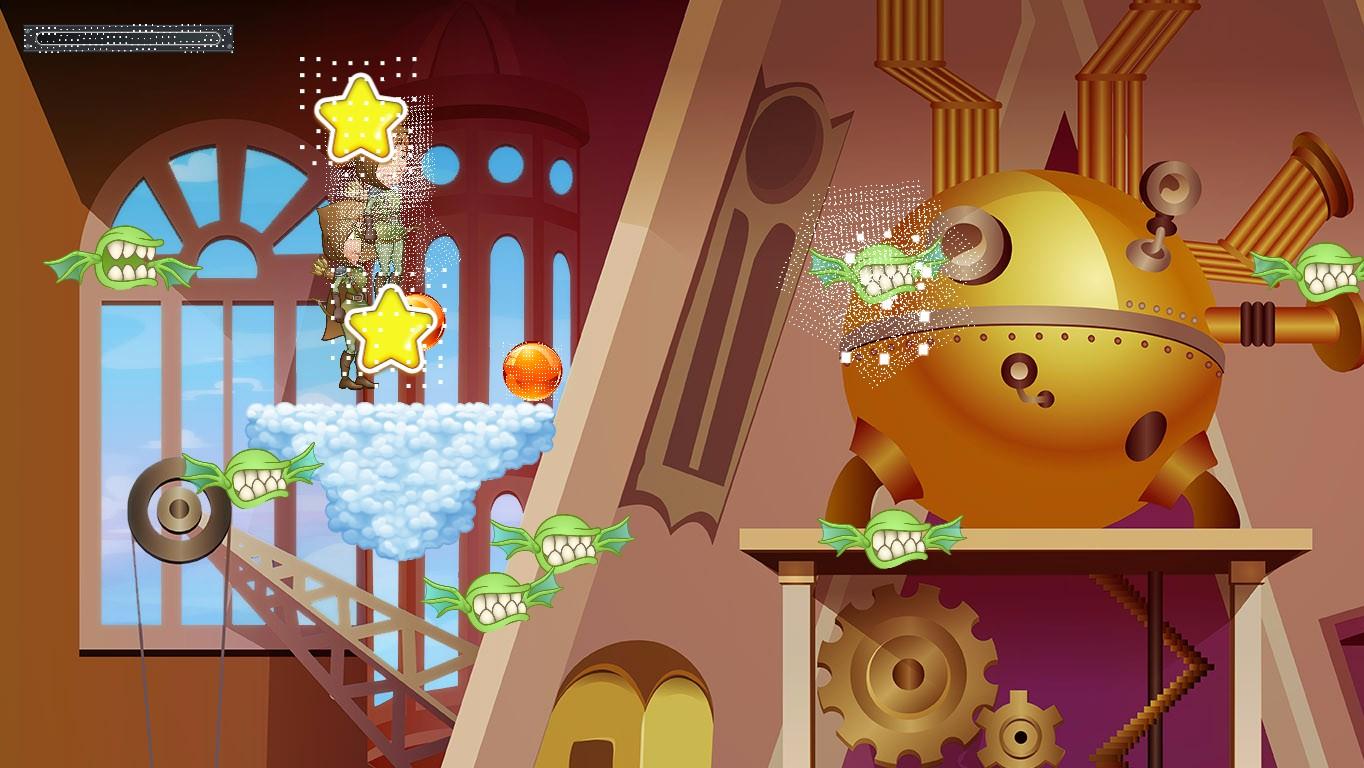Image resolution: width=1364 pixels, height=768 pixels.
Task: Click the progress bar in the top-left corner
Action: click(x=130, y=35)
